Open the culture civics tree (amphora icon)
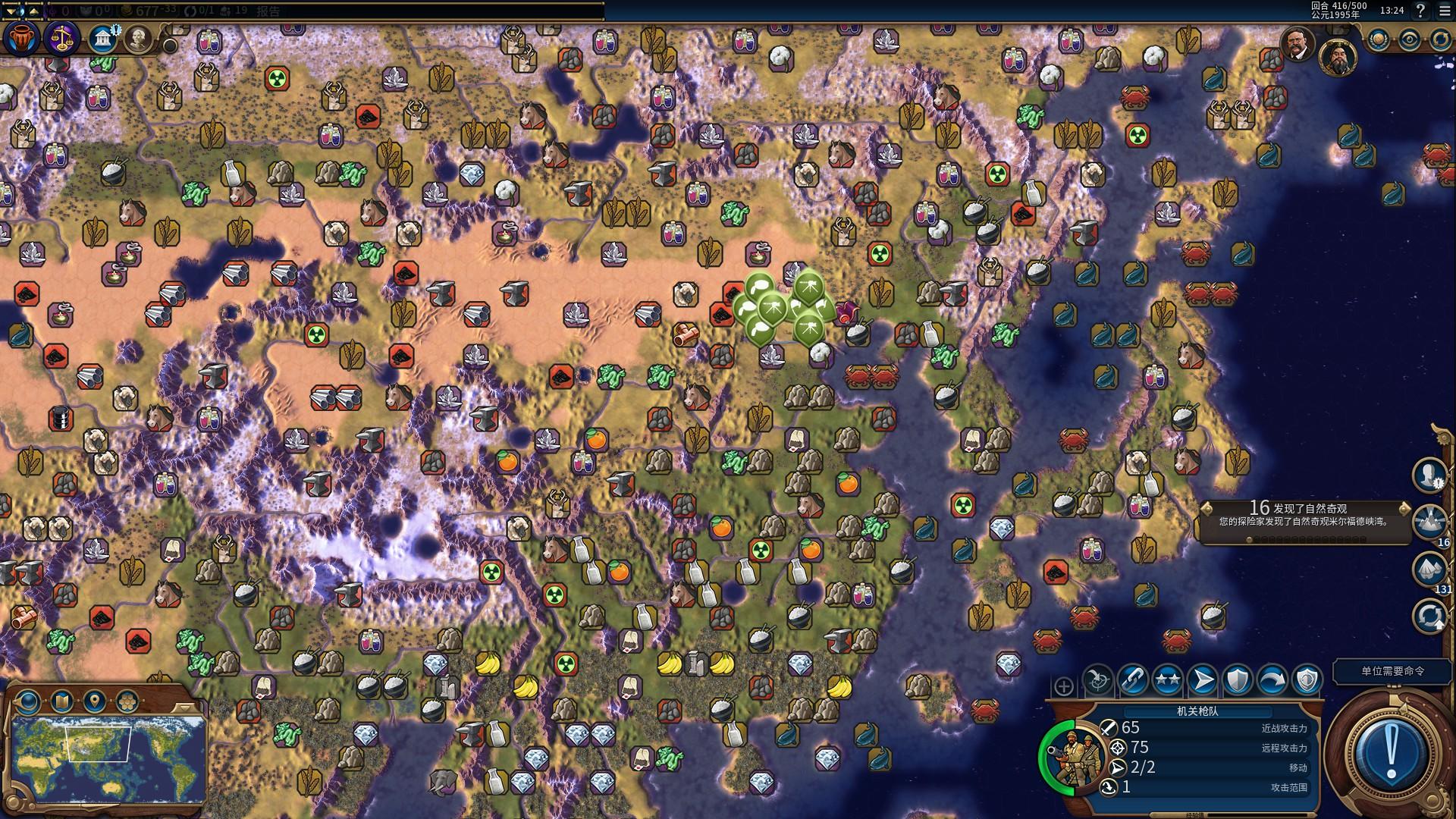 point(20,38)
